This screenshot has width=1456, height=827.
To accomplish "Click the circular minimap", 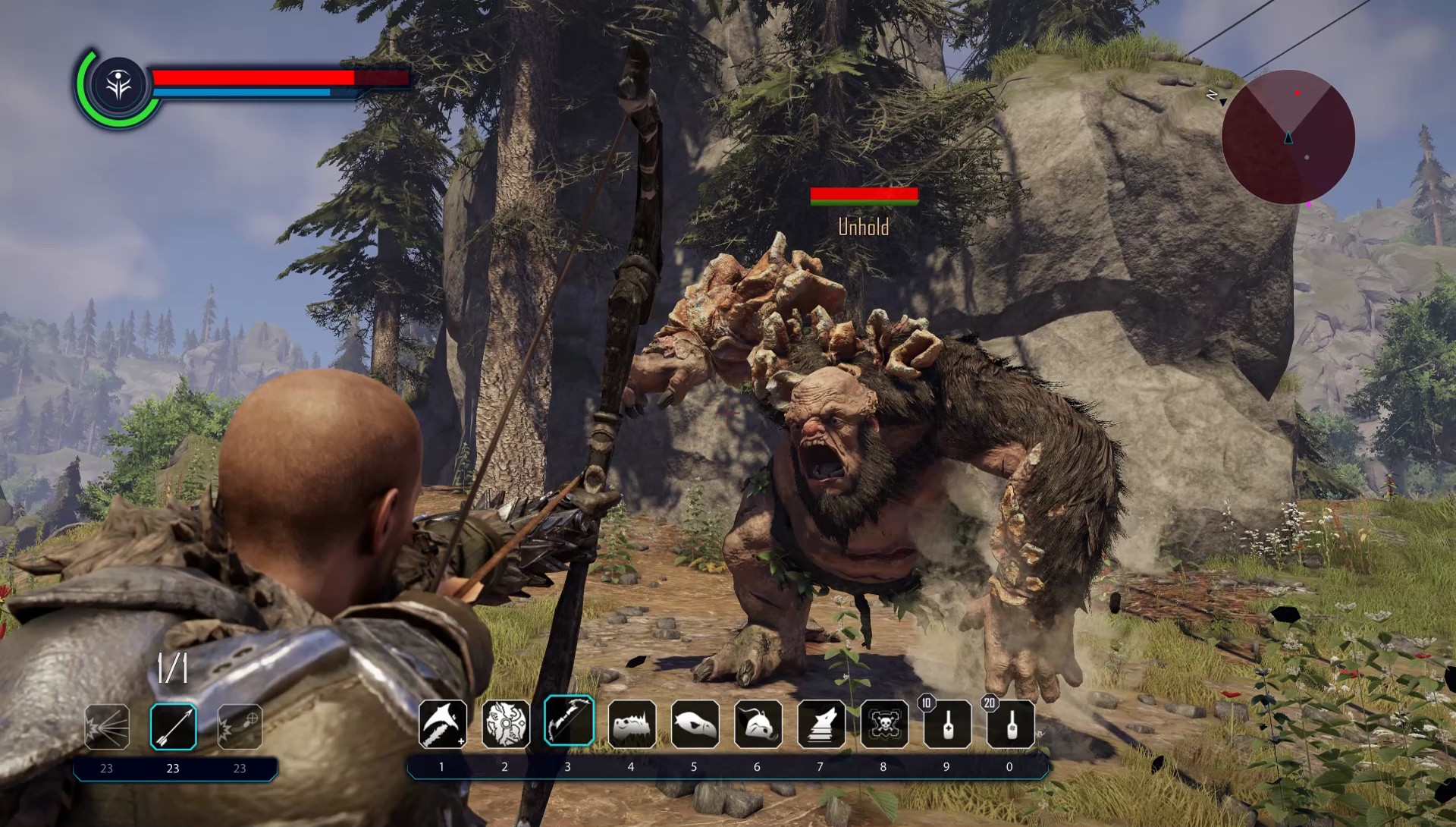I will coord(1288,137).
